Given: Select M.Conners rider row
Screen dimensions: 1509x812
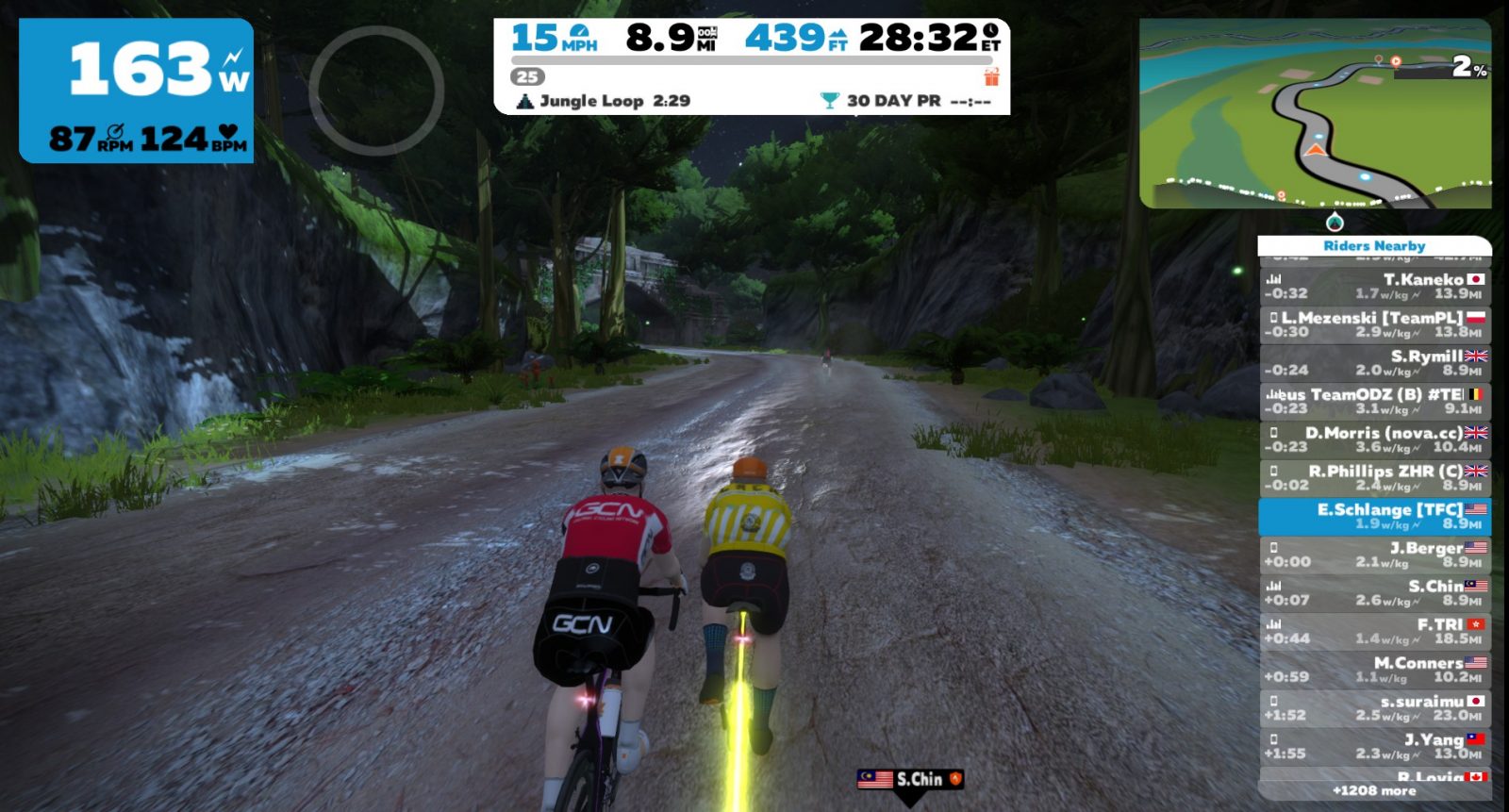Looking at the screenshot, I should pos(1374,670).
